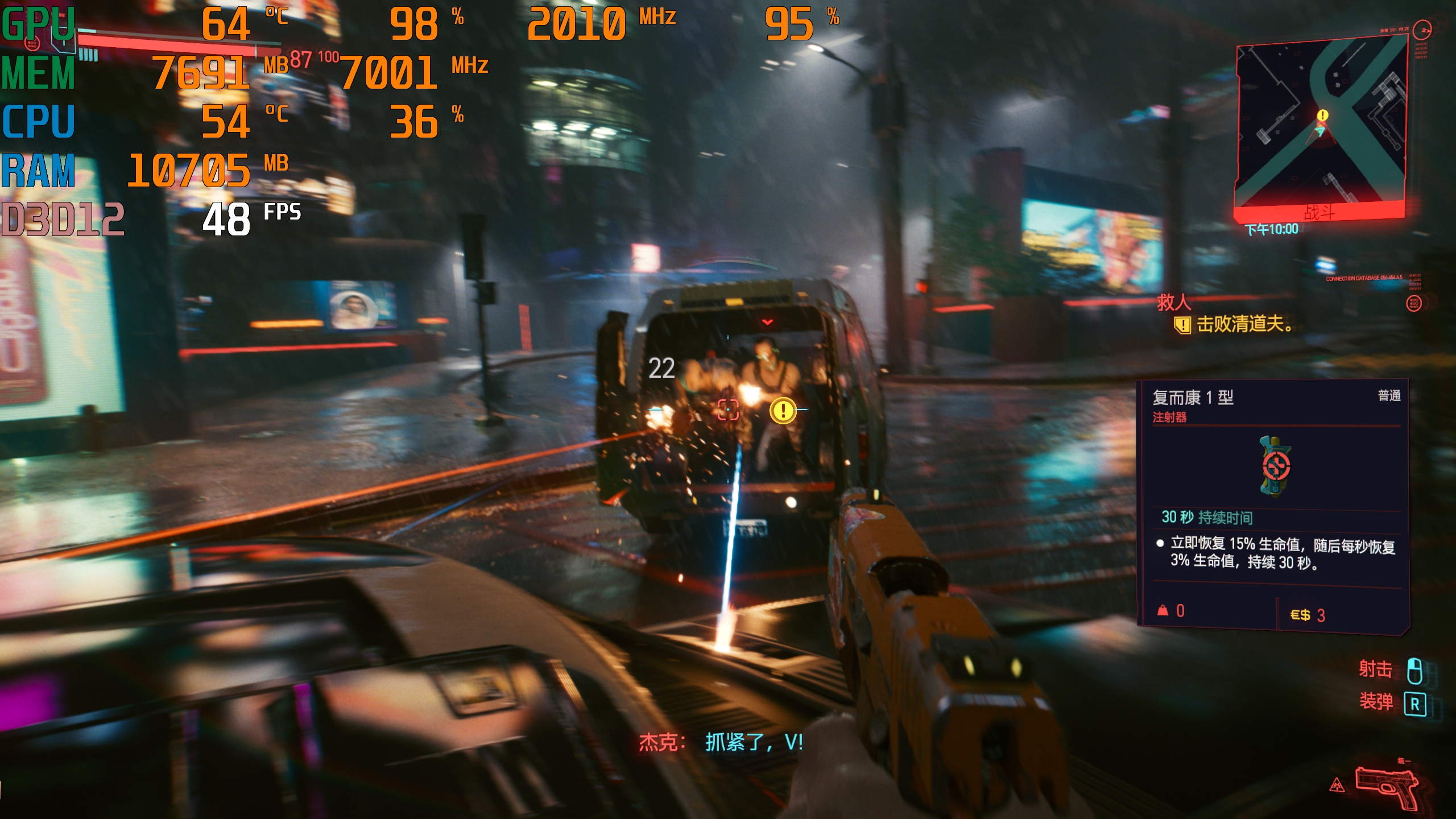Select the yellow quest marker on the minimap
The width and height of the screenshot is (1456, 819).
click(1323, 115)
